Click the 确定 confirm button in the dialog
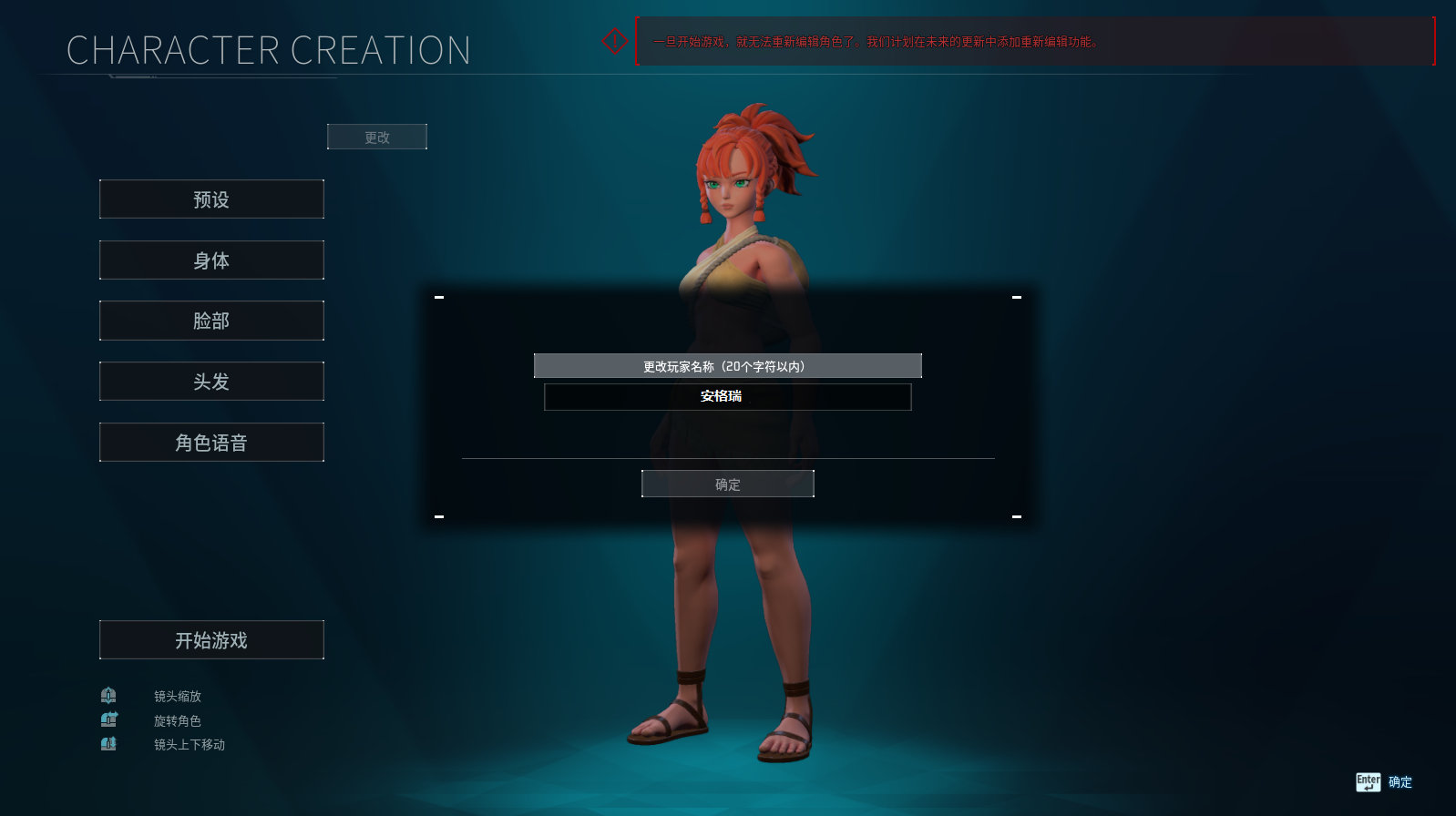The image size is (1456, 816). pos(727,484)
